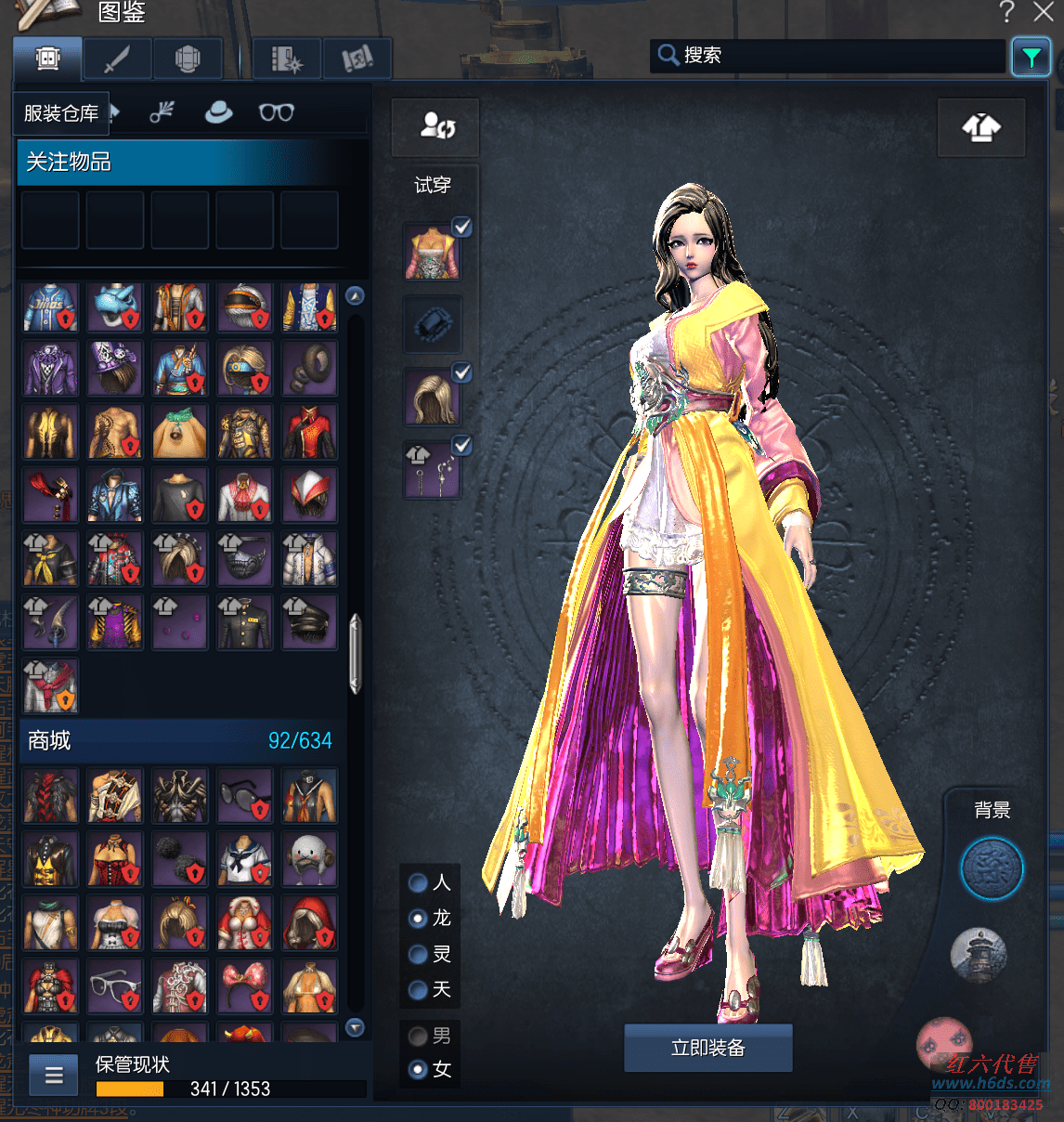Choose the blue circular emblem background
This screenshot has width=1064, height=1122.
point(992,869)
